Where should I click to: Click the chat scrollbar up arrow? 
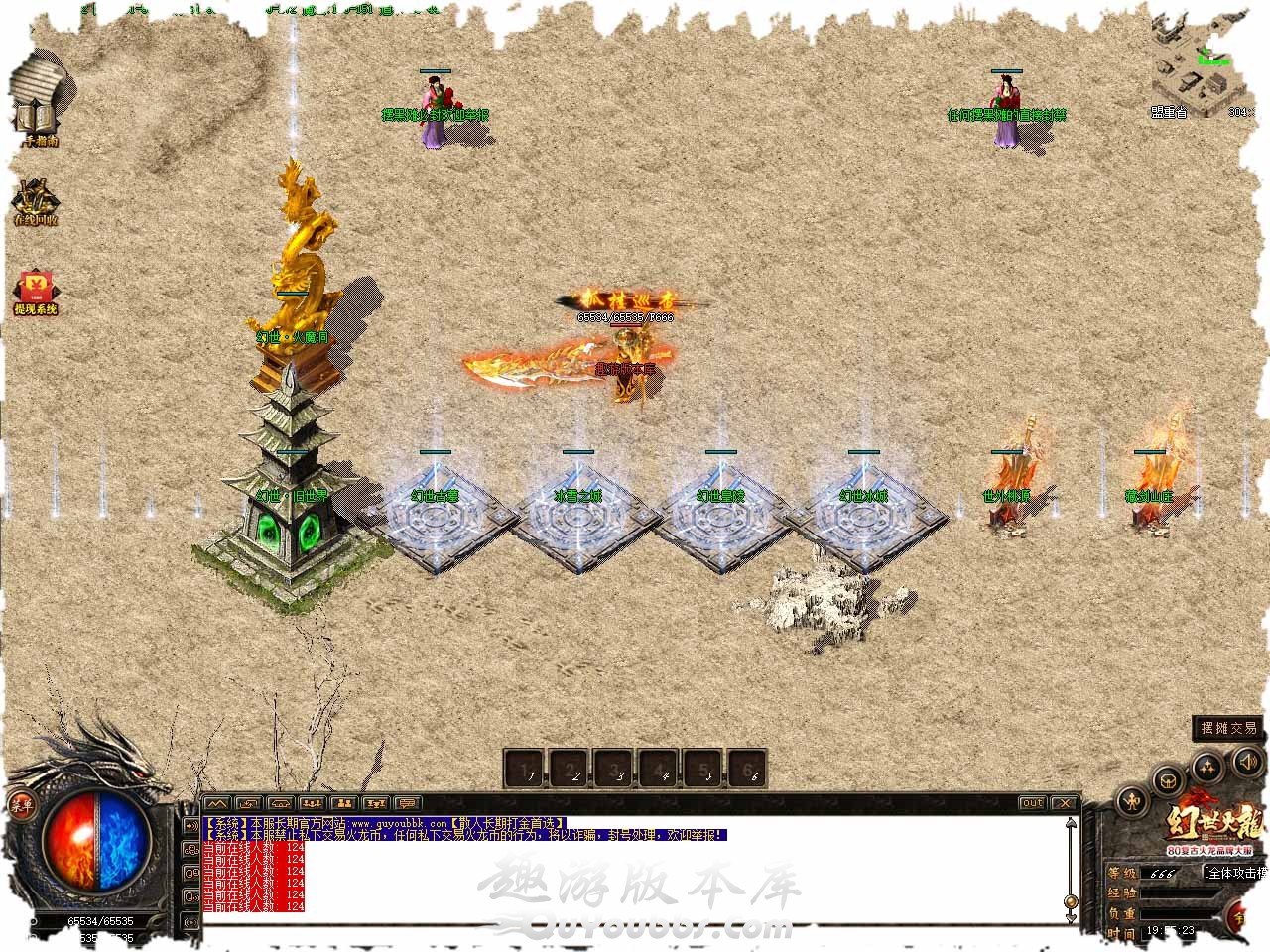(x=1071, y=823)
